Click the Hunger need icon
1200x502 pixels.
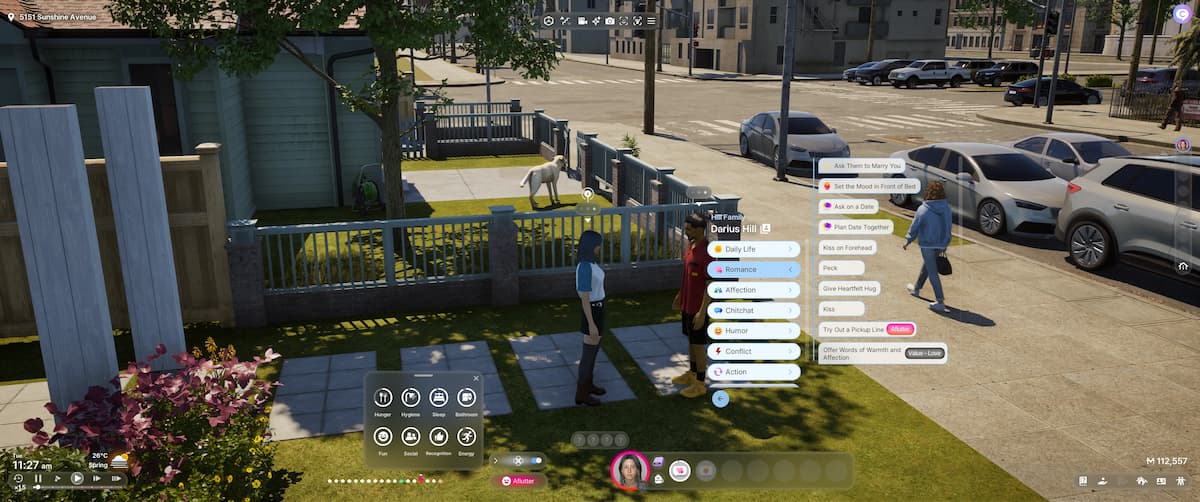pyautogui.click(x=382, y=398)
